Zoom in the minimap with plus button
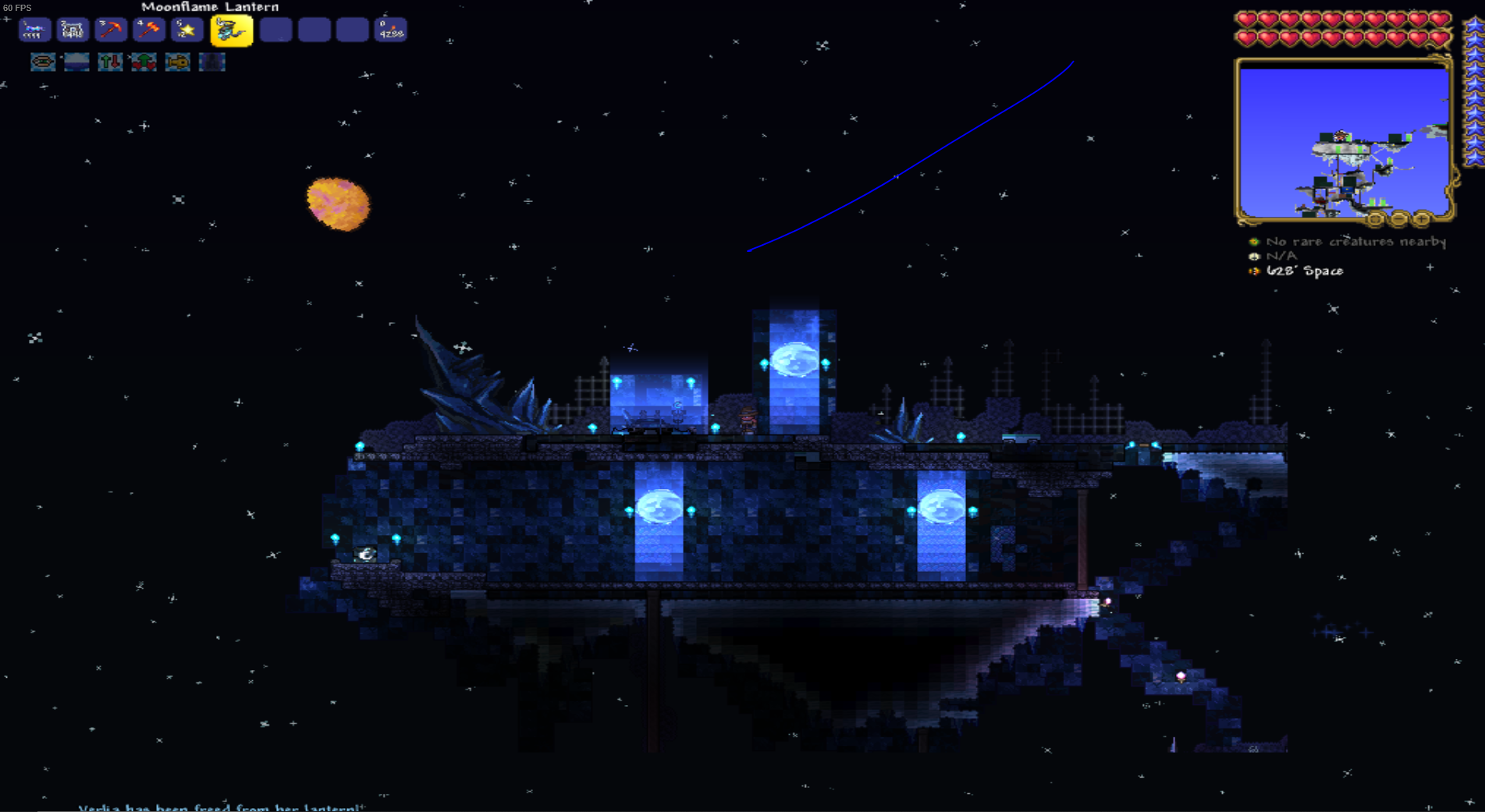 click(1422, 218)
